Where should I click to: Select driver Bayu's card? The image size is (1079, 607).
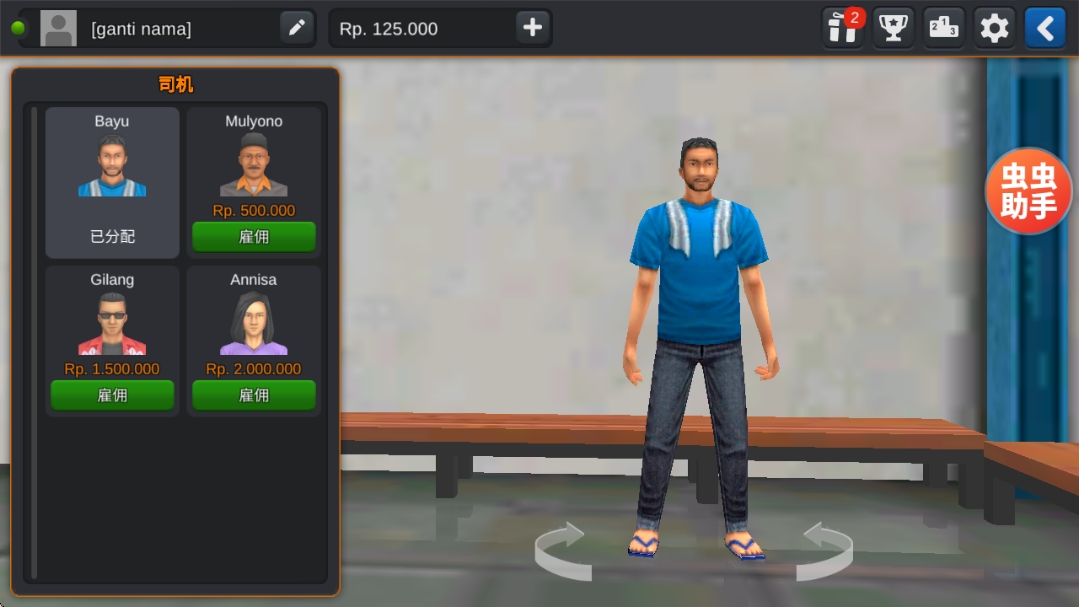pos(112,182)
